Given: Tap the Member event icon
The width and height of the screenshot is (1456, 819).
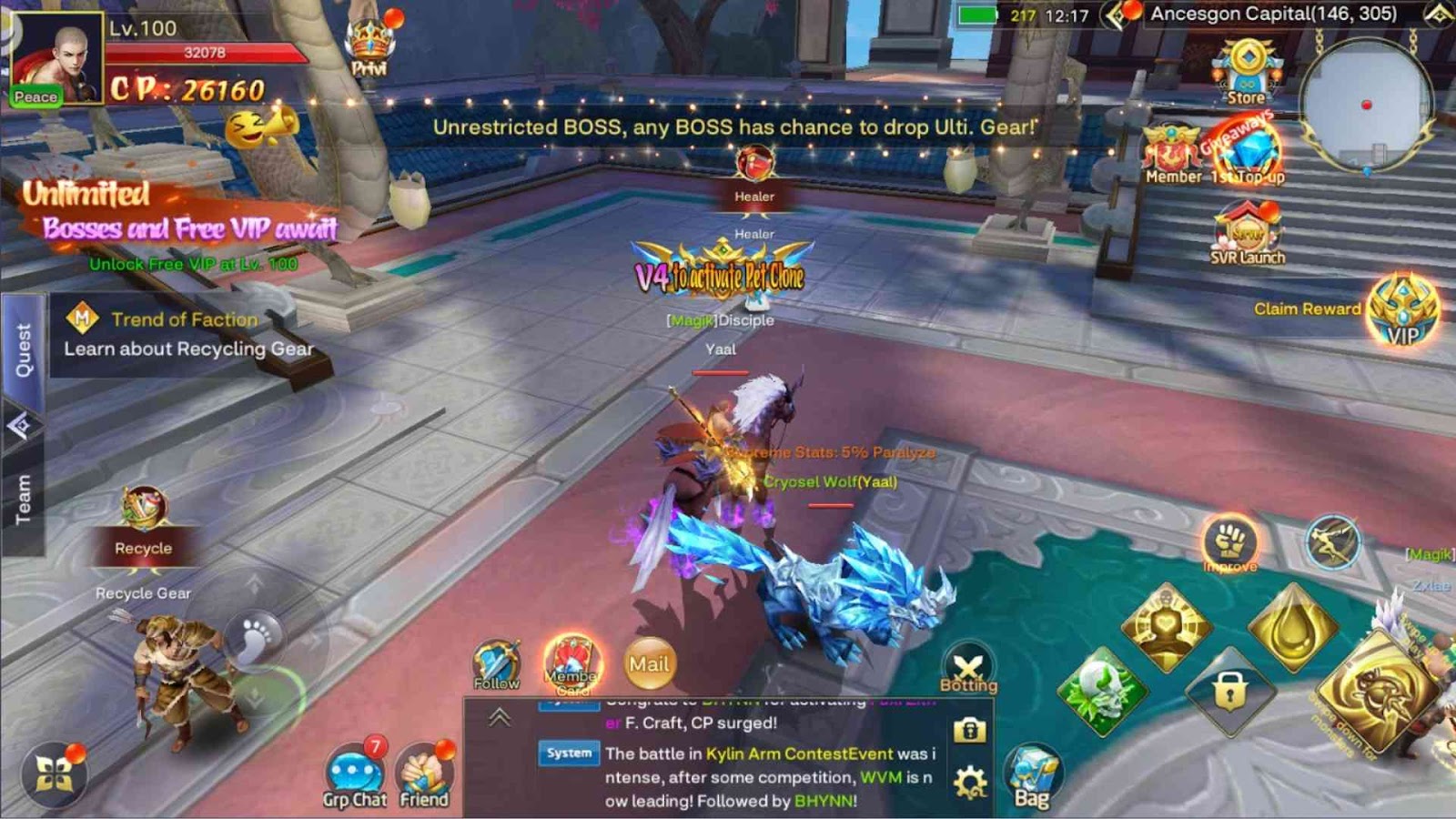Looking at the screenshot, I should [x=1172, y=155].
